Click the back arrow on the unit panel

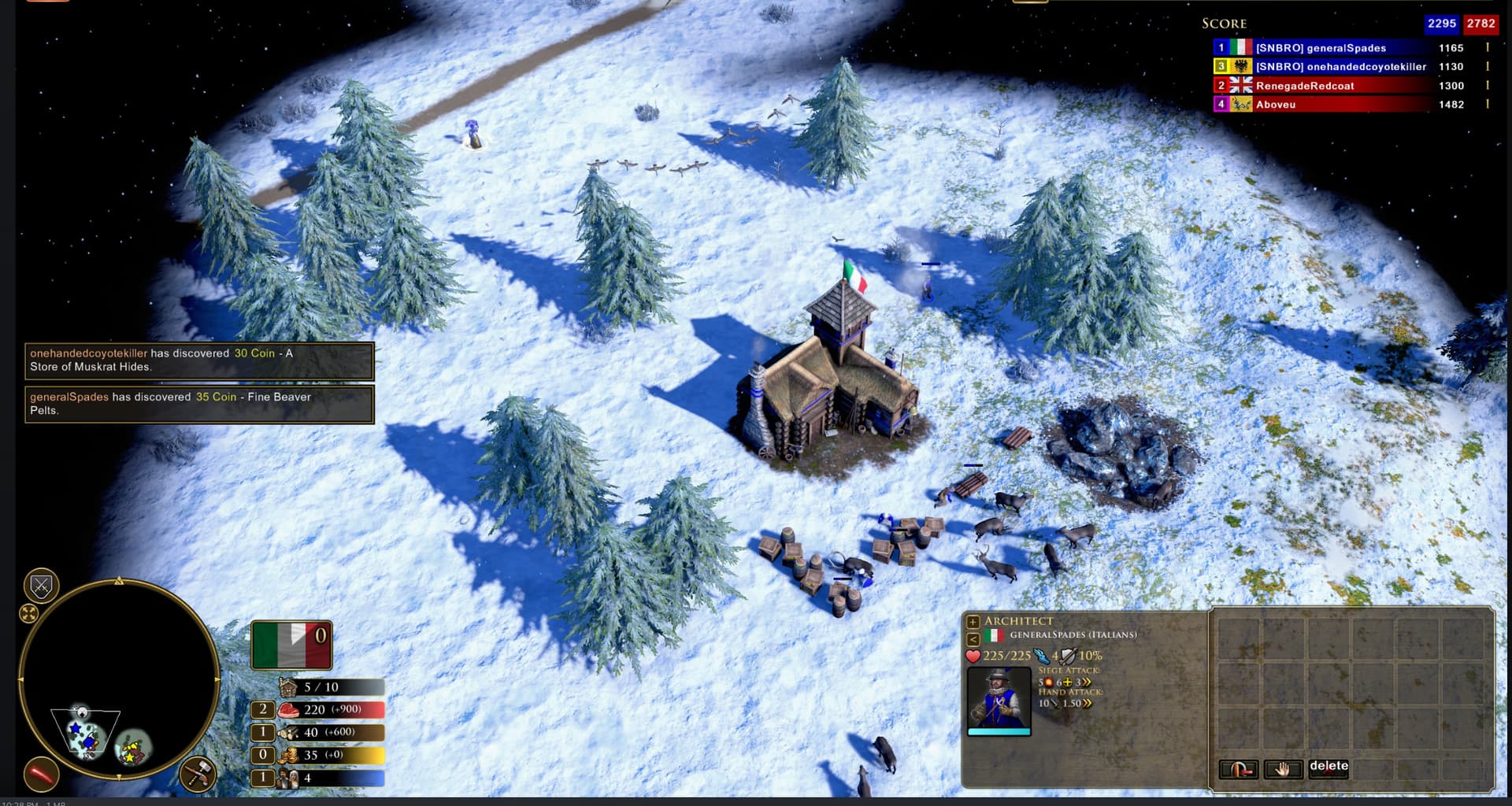click(973, 639)
